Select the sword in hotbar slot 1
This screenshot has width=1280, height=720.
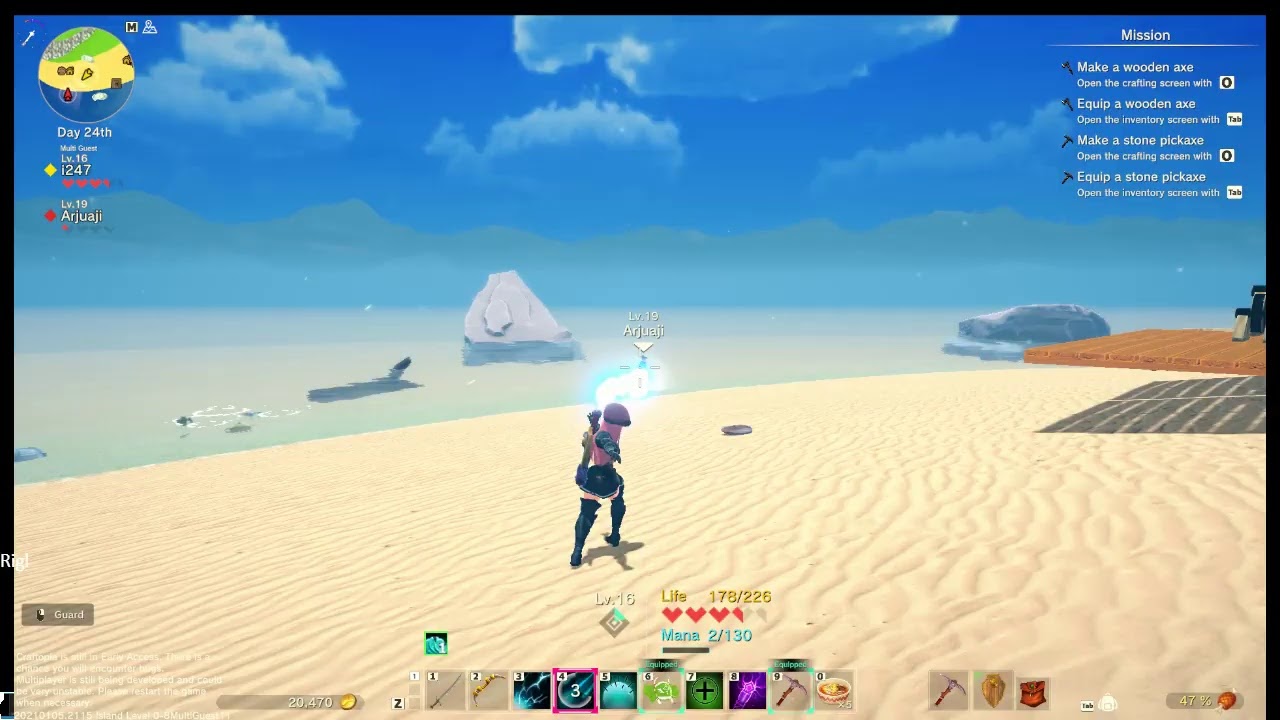pyautogui.click(x=446, y=691)
